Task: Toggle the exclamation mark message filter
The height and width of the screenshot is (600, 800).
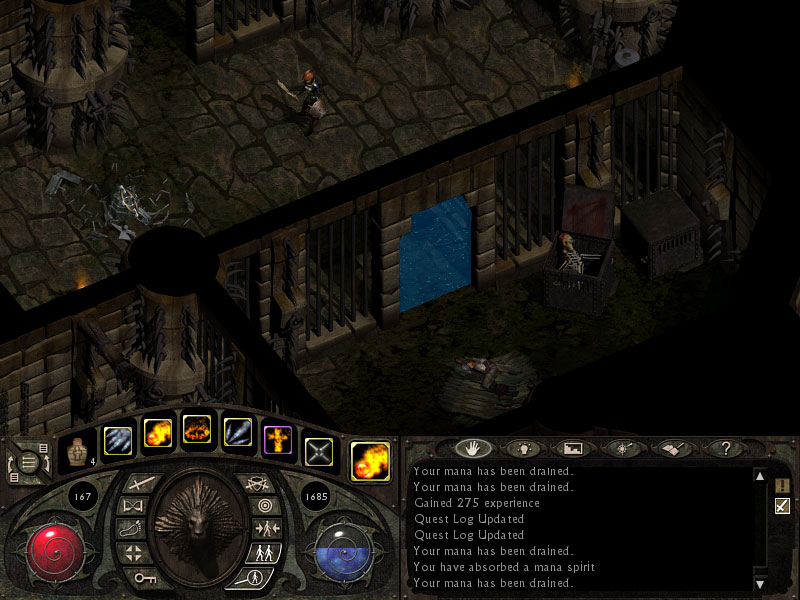Action: point(782,485)
